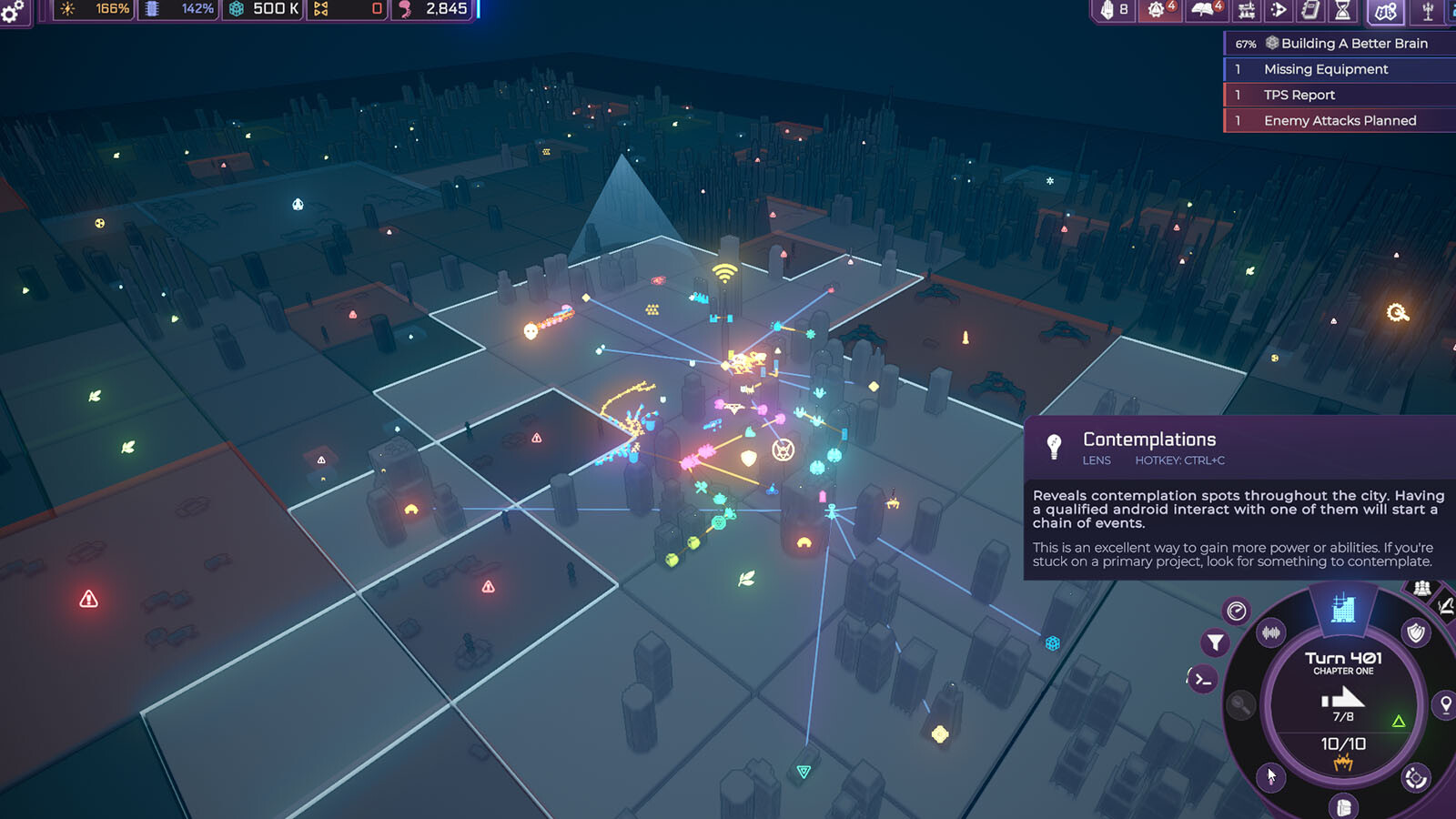Open the command console button
Image resolution: width=1456 pixels, height=819 pixels.
[x=1202, y=679]
